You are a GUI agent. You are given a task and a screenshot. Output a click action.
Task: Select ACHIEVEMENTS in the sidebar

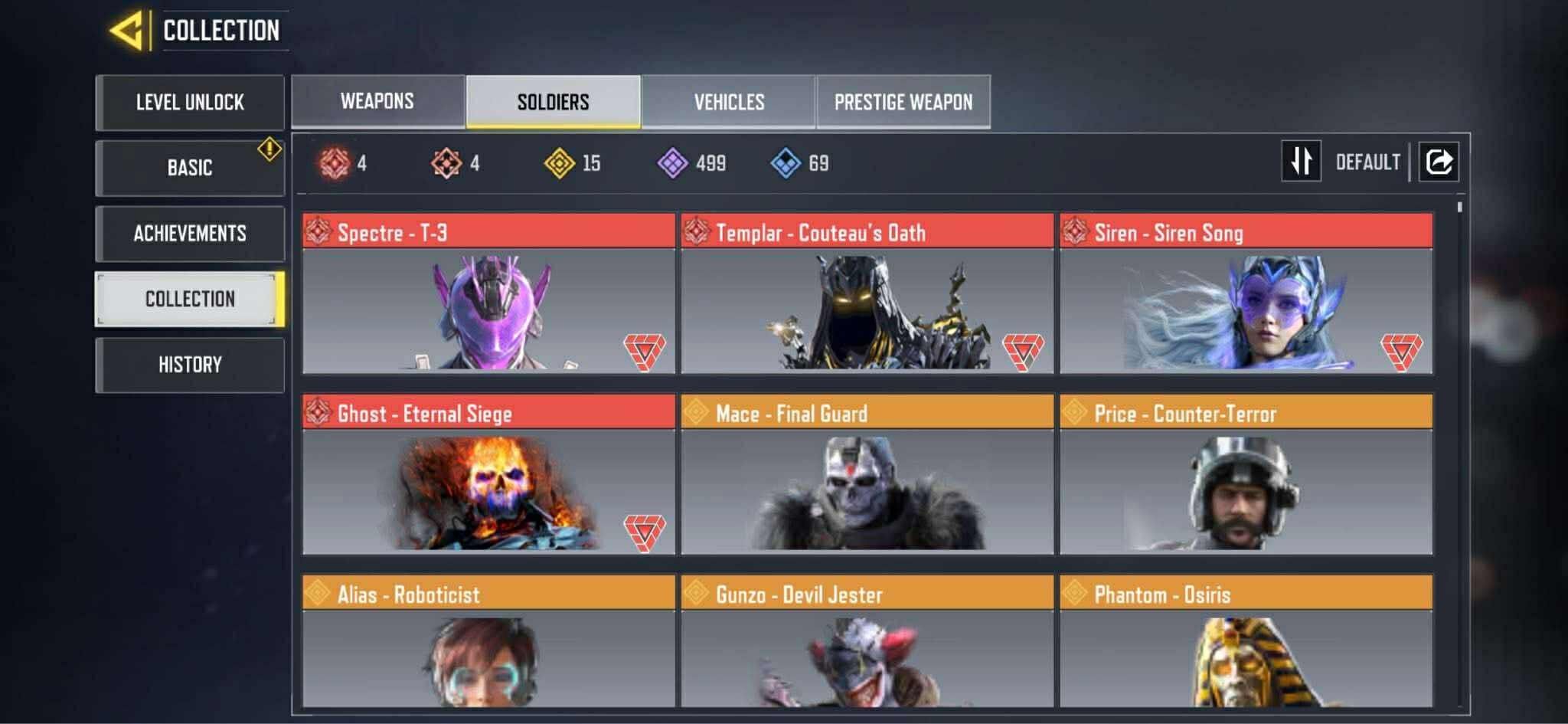pyautogui.click(x=189, y=233)
